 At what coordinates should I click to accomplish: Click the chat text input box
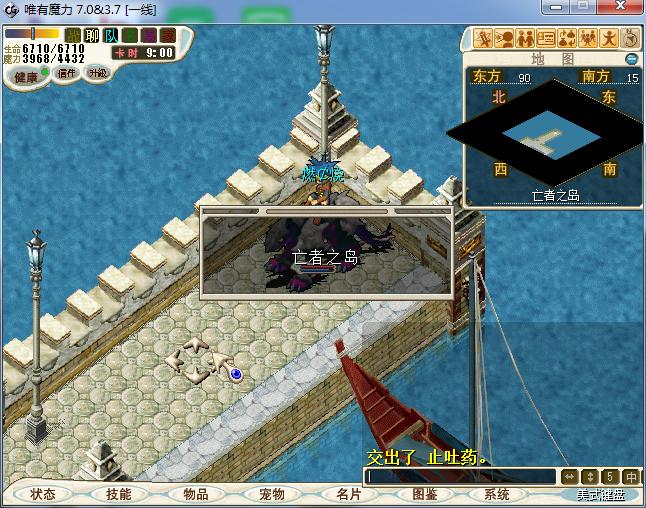pyautogui.click(x=459, y=477)
